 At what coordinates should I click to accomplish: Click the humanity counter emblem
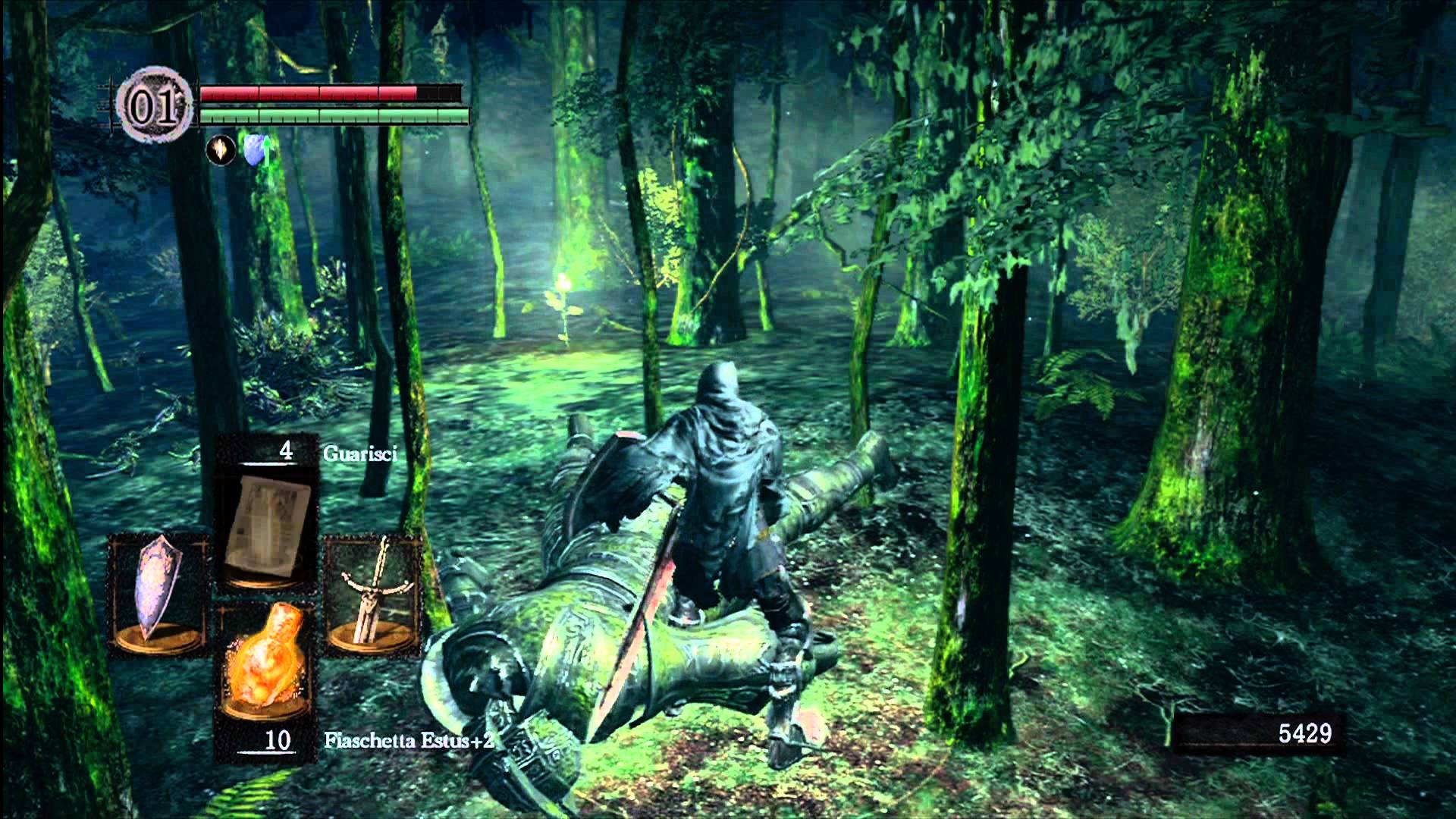coord(154,108)
